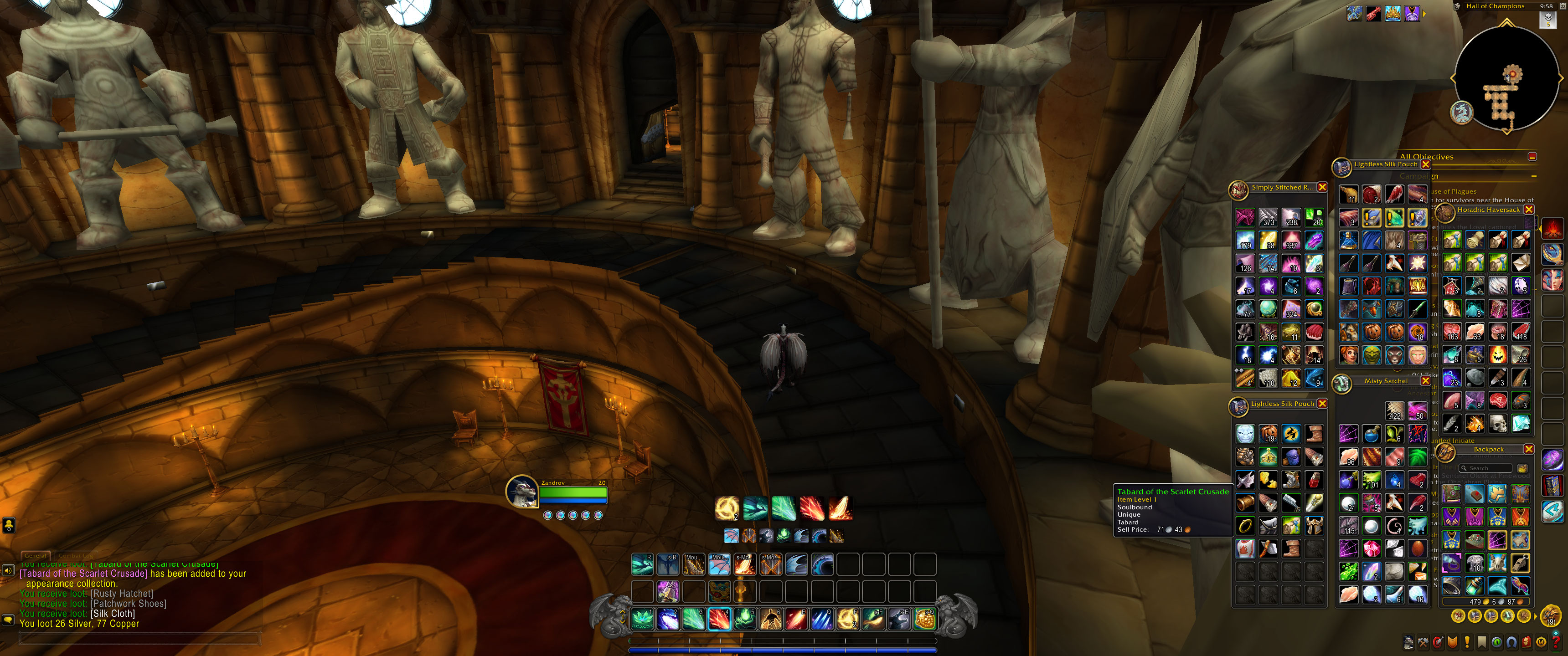The height and width of the screenshot is (656, 1568).
Task: Close the Simply Stitched bag window
Action: 1322,187
